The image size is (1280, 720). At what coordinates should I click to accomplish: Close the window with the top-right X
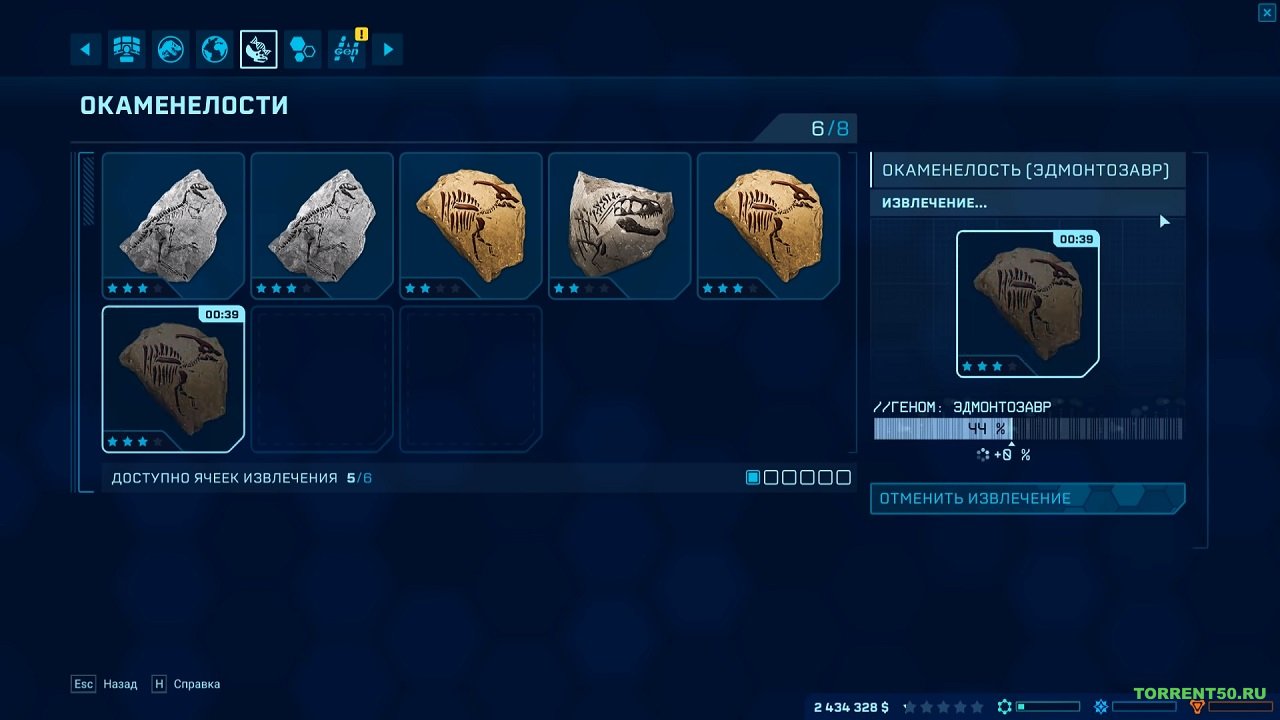click(1266, 12)
